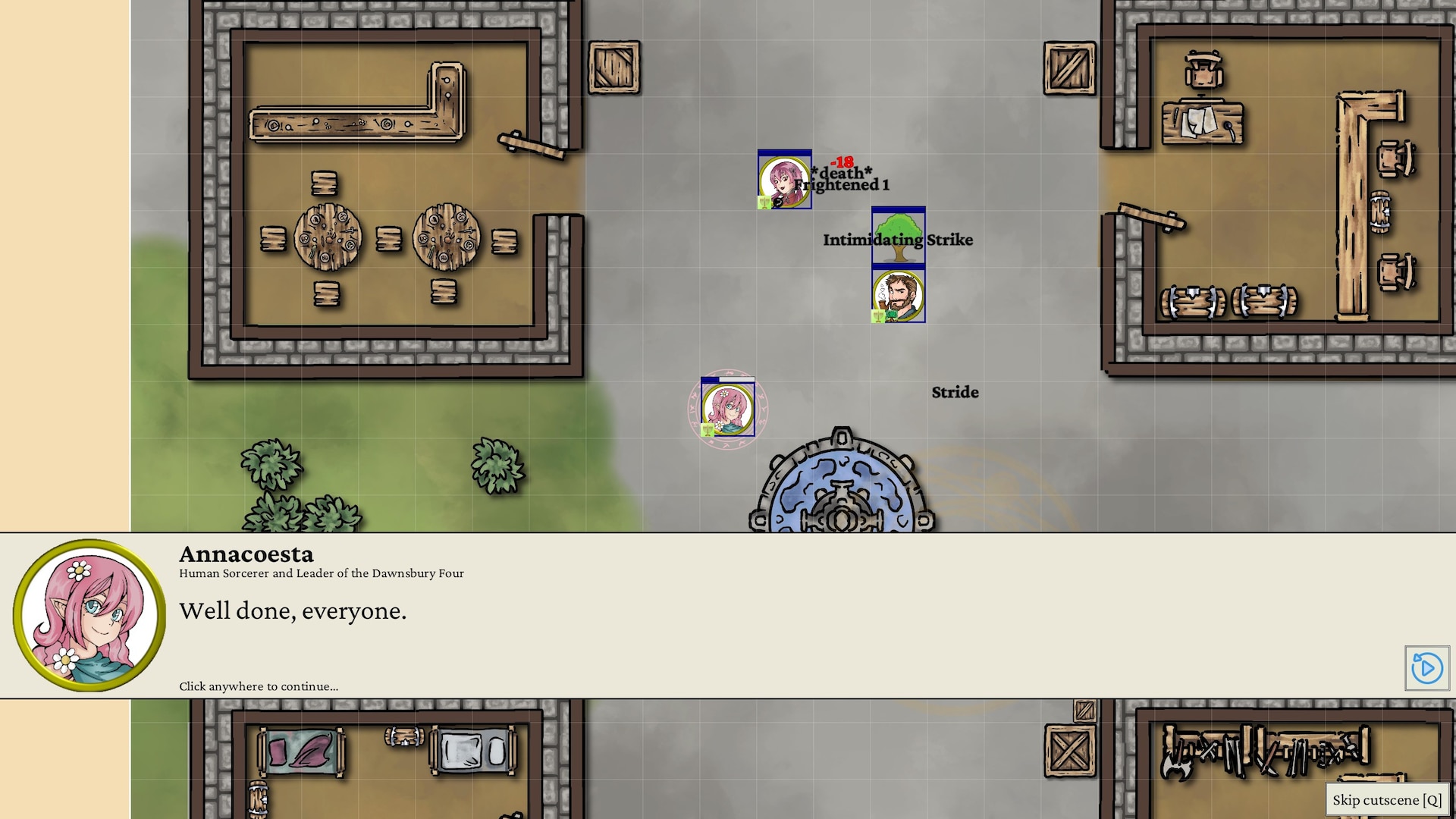Continue the dialogue via Annacoesta's text box
The width and height of the screenshot is (1456, 819).
[682, 614]
